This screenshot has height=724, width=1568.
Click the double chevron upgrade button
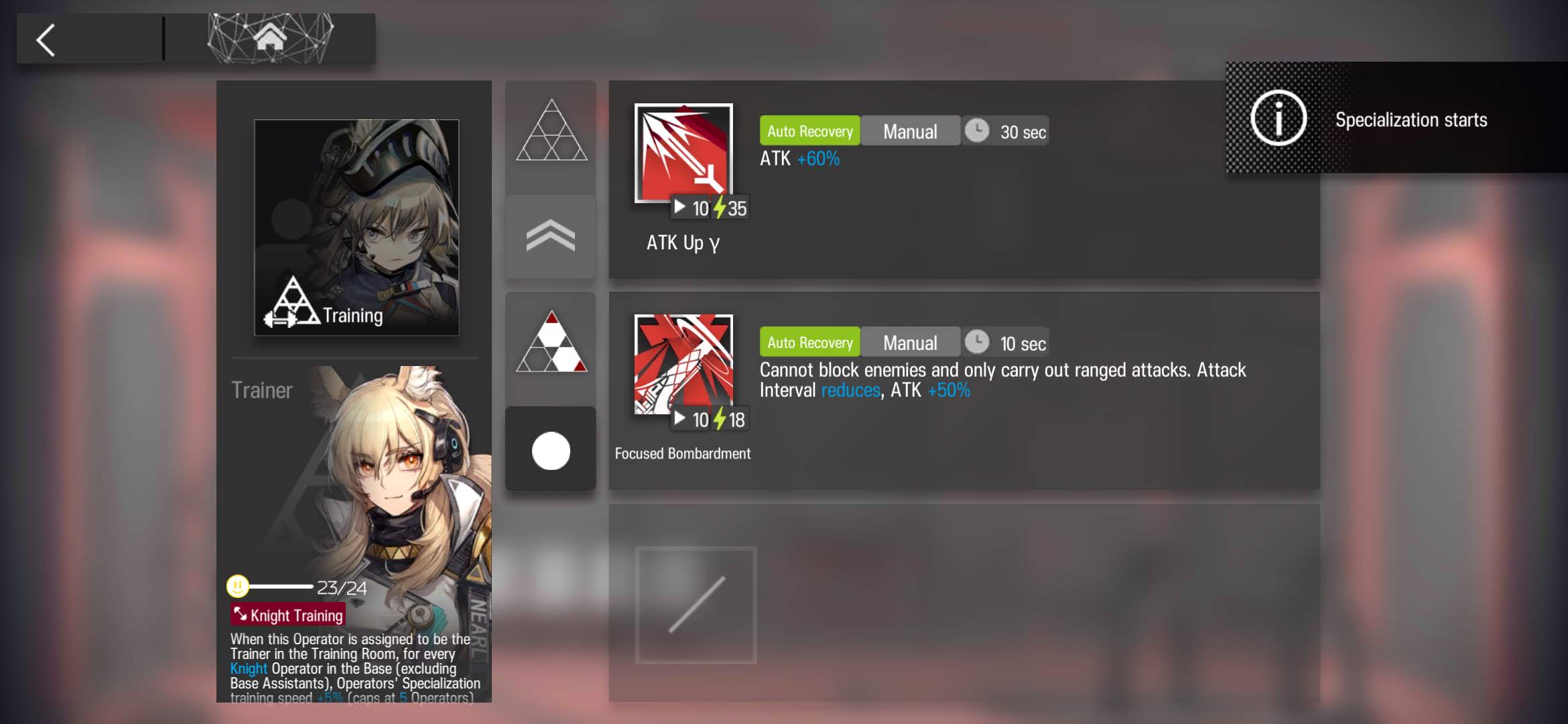(x=551, y=237)
